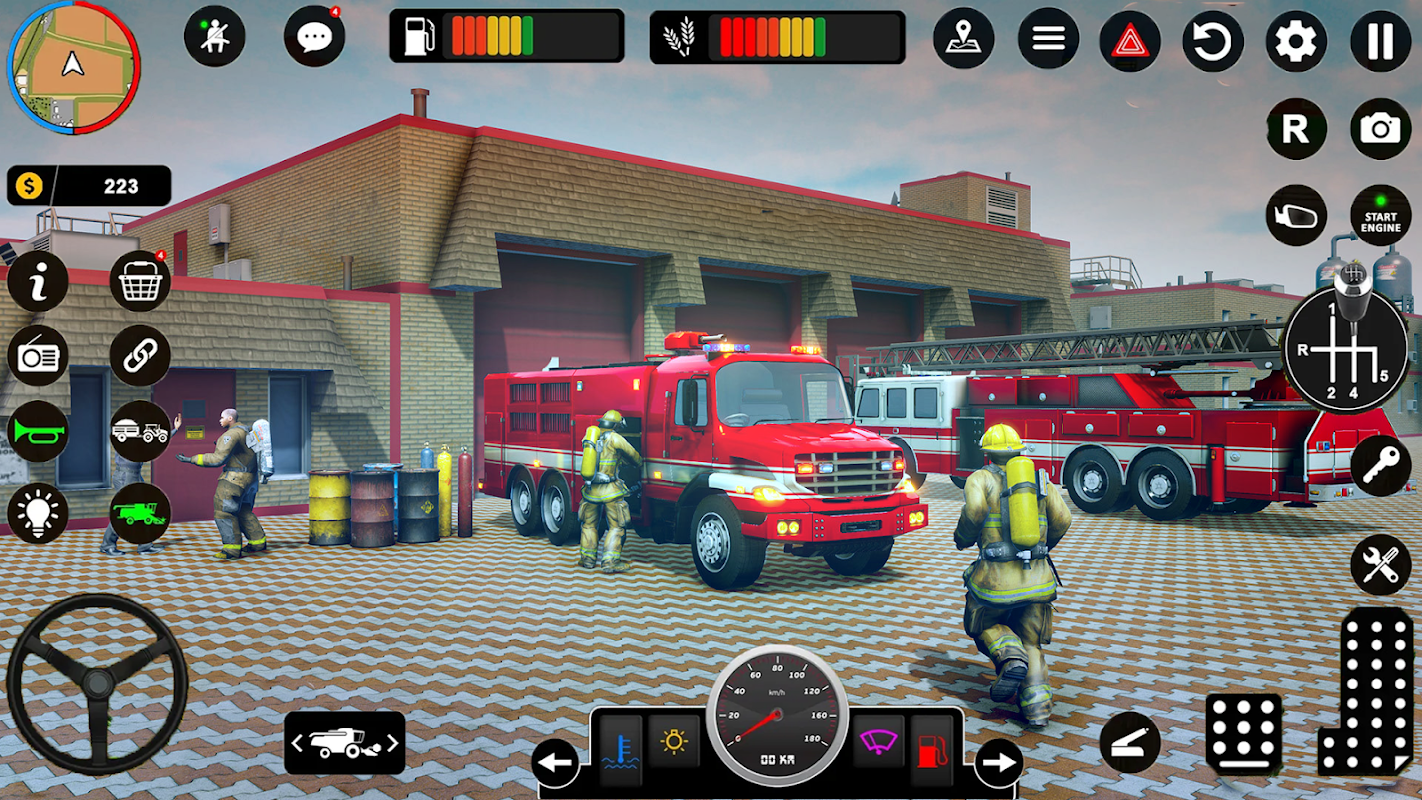1422x800 pixels.
Task: Toggle the seatbelt icon
Action: pos(215,37)
